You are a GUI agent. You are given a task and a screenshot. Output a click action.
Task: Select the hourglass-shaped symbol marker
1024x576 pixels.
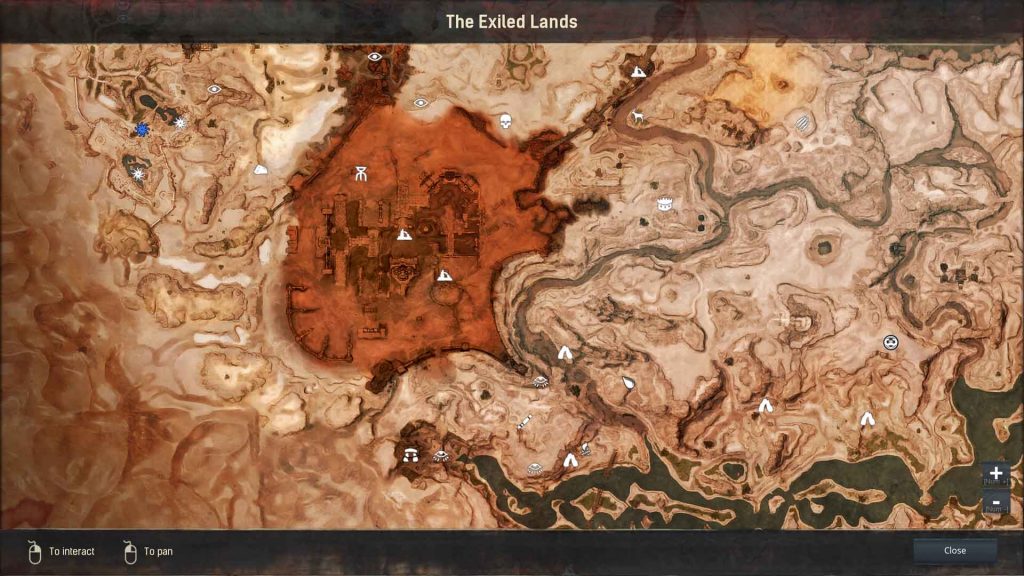[360, 174]
